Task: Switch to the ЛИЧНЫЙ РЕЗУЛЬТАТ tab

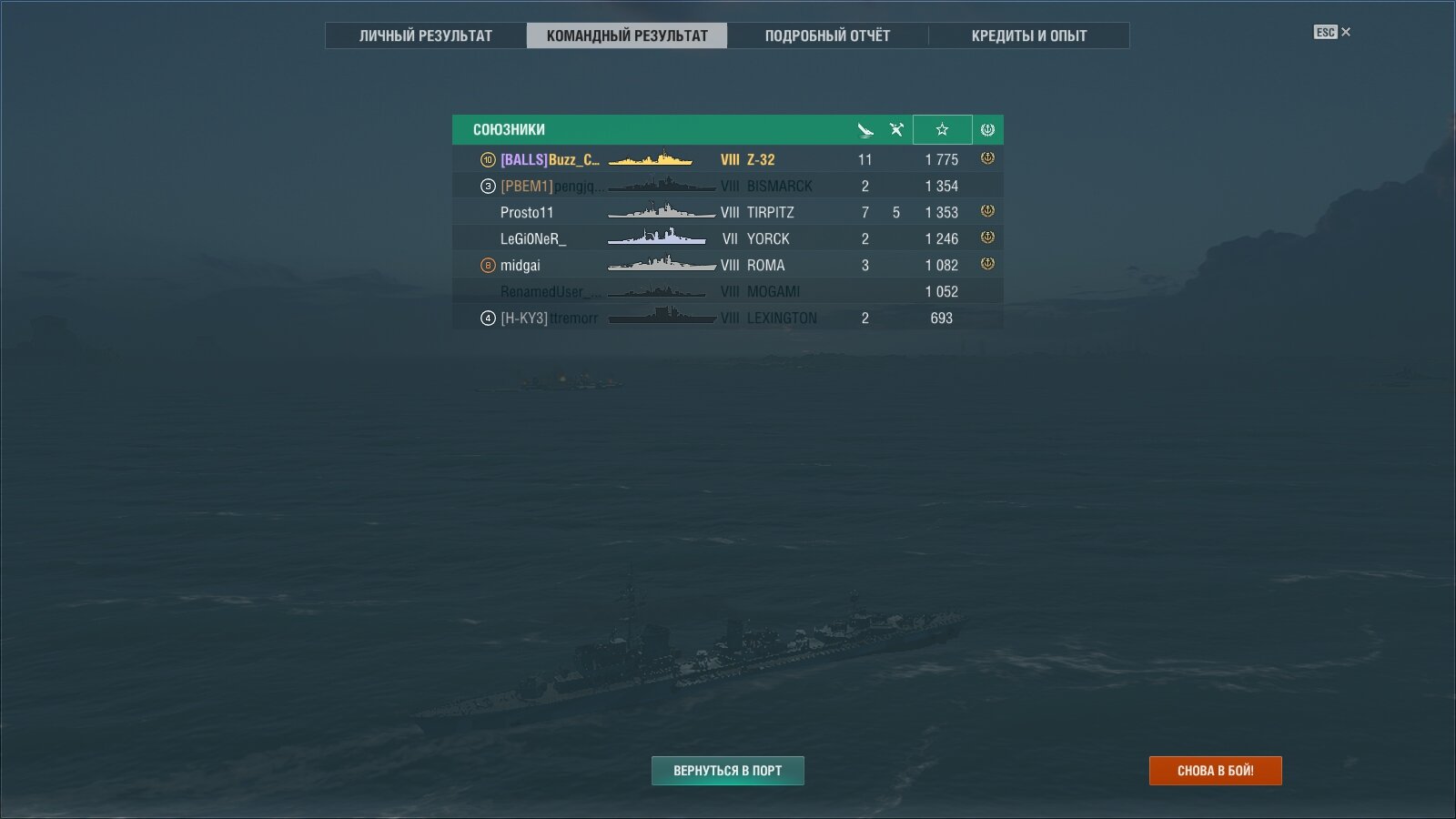Action: pyautogui.click(x=425, y=35)
